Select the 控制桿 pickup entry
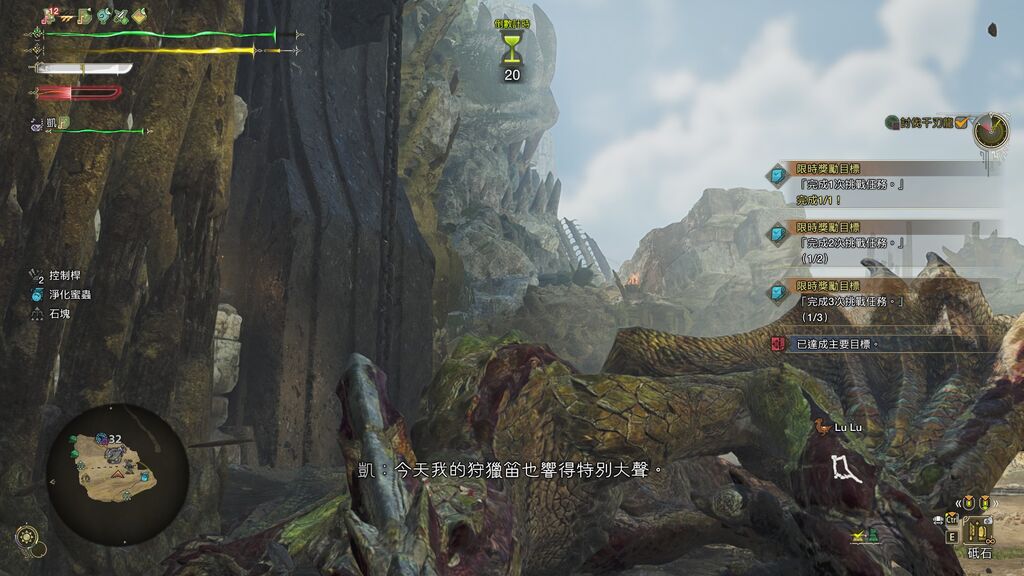Viewport: 1024px width, 576px height. pyautogui.click(x=60, y=273)
